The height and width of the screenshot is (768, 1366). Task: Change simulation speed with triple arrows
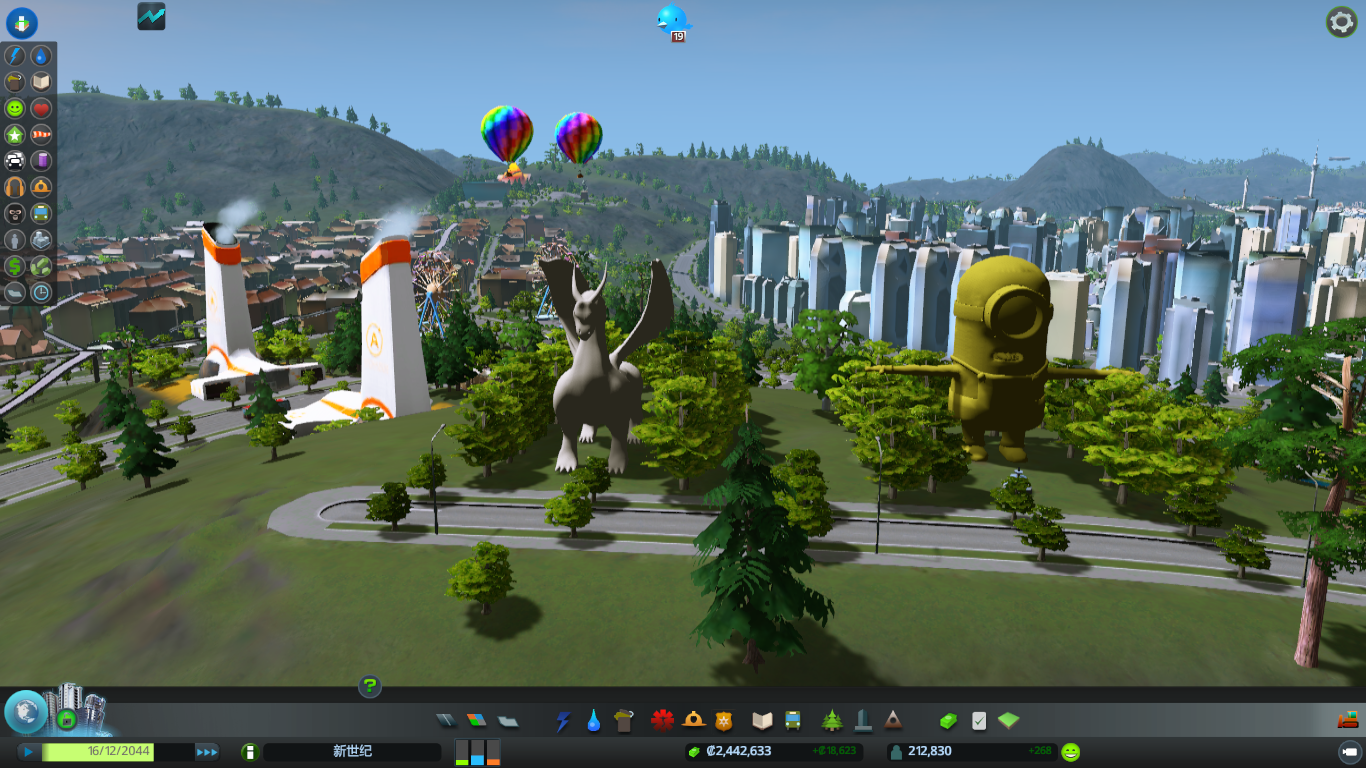click(x=207, y=752)
